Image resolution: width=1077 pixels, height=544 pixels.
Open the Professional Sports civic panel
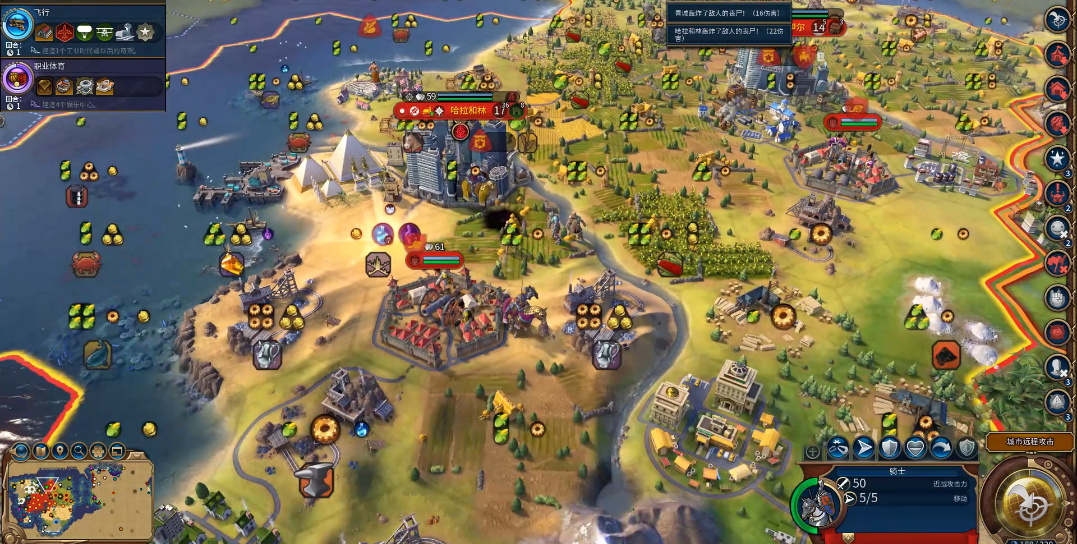pyautogui.click(x=18, y=79)
